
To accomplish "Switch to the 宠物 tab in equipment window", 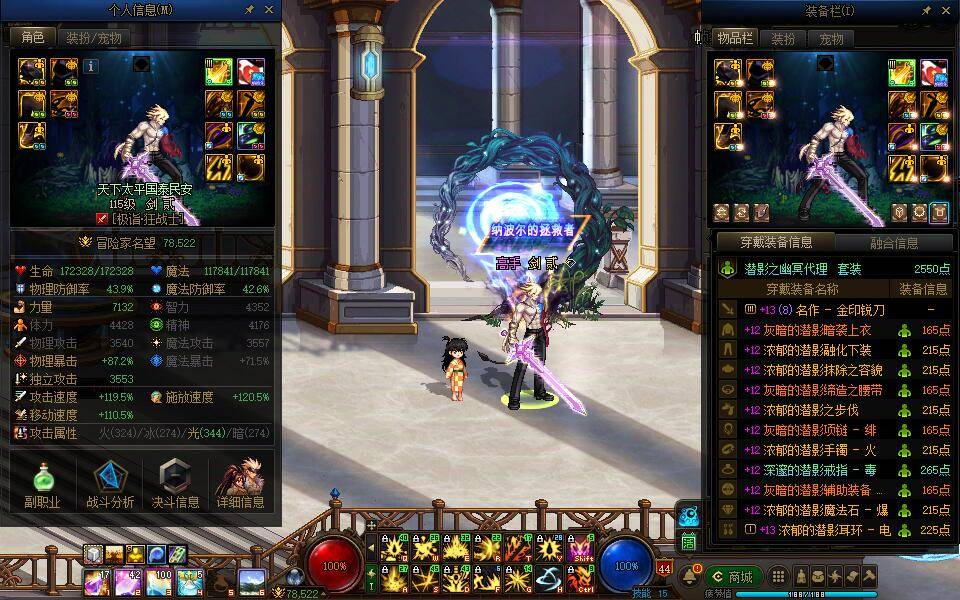I will 831,39.
